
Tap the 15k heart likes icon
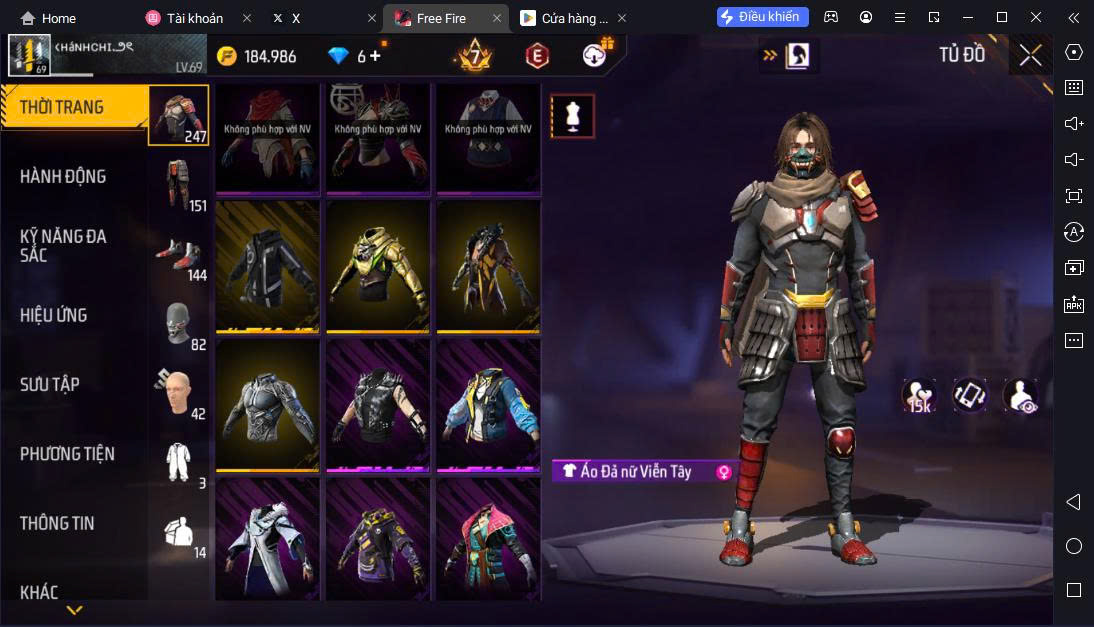pos(919,396)
